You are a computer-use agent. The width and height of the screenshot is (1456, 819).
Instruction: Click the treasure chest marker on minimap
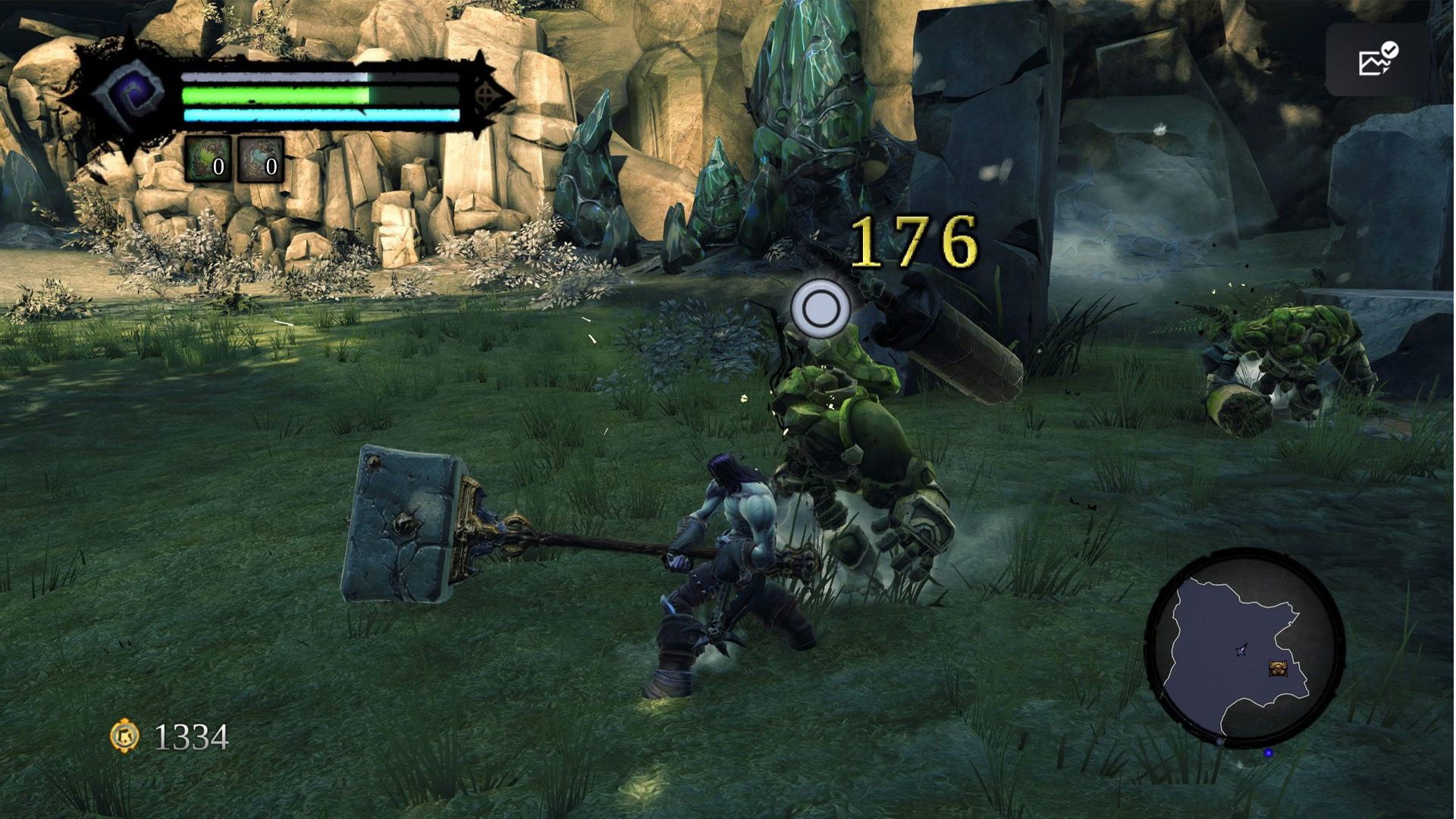click(1279, 668)
